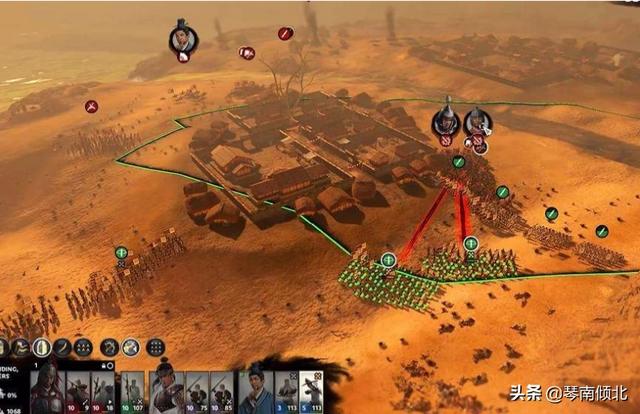Click the enemy hero portrait marker wearing a hat
The height and width of the screenshot is (414, 640).
coord(181,37)
